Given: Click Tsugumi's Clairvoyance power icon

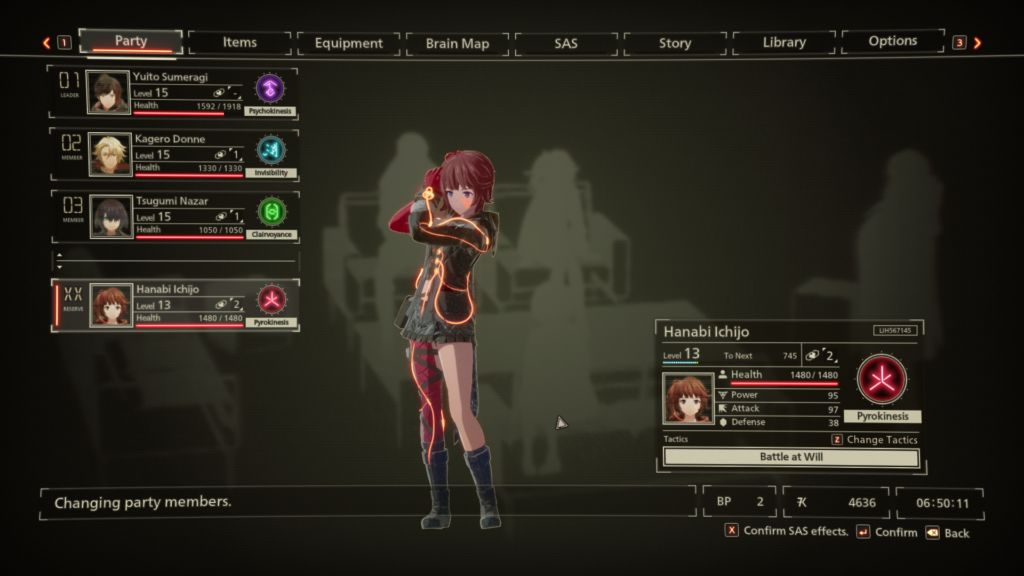Looking at the screenshot, I should pyautogui.click(x=270, y=212).
